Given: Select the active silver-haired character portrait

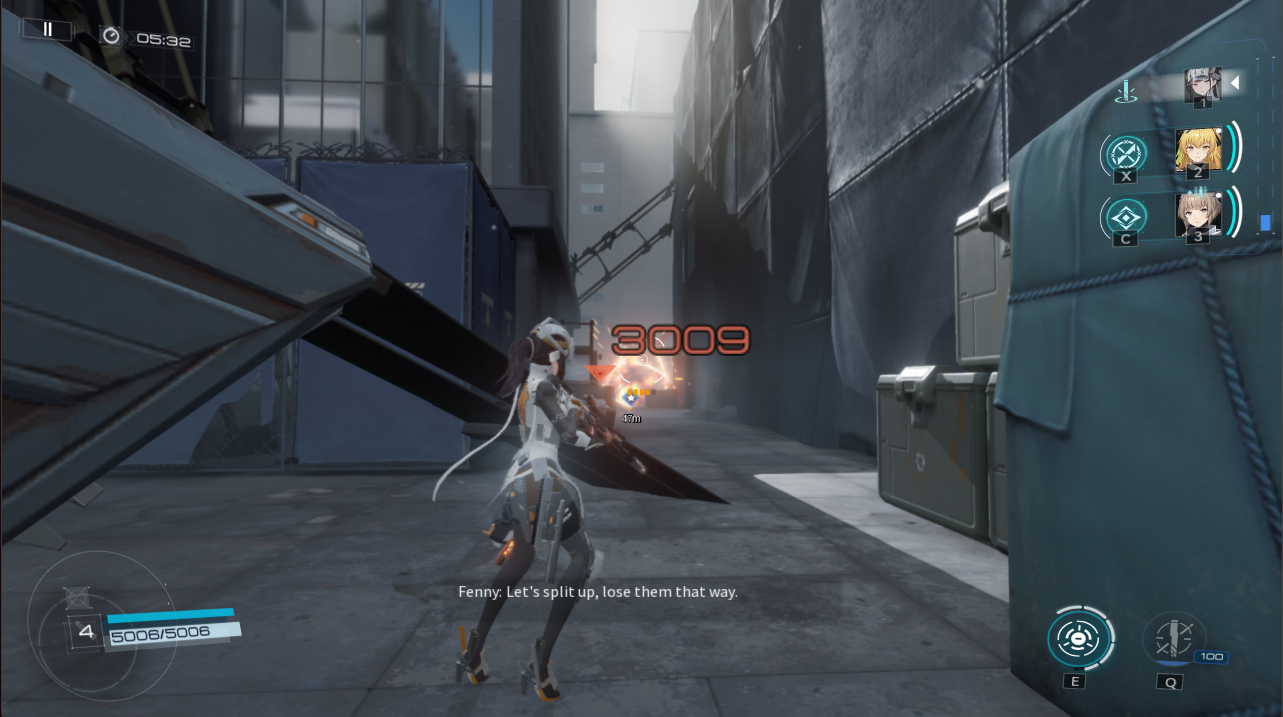Looking at the screenshot, I should point(1201,86).
